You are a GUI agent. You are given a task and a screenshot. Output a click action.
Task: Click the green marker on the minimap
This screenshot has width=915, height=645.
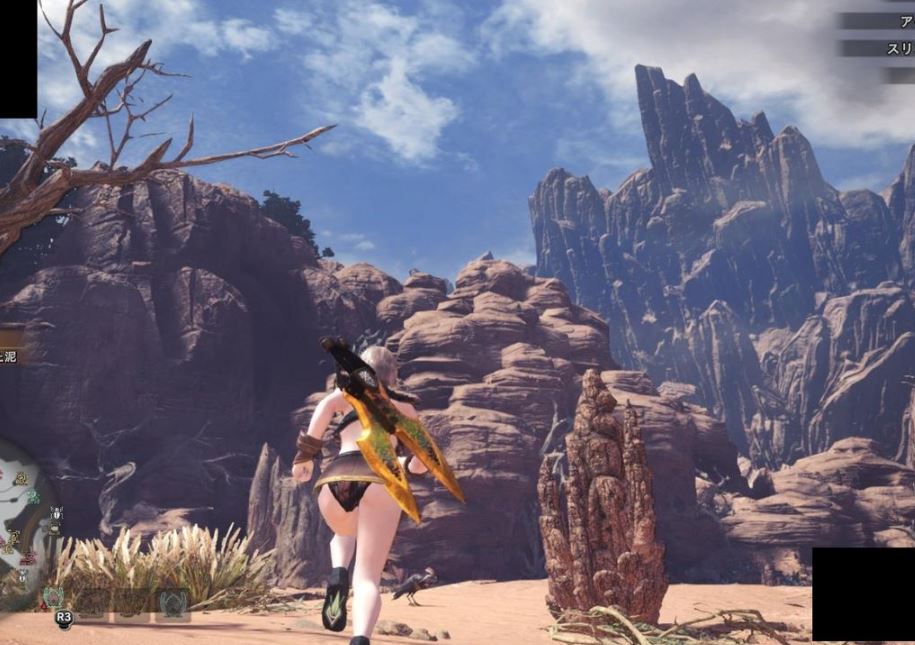[32, 496]
